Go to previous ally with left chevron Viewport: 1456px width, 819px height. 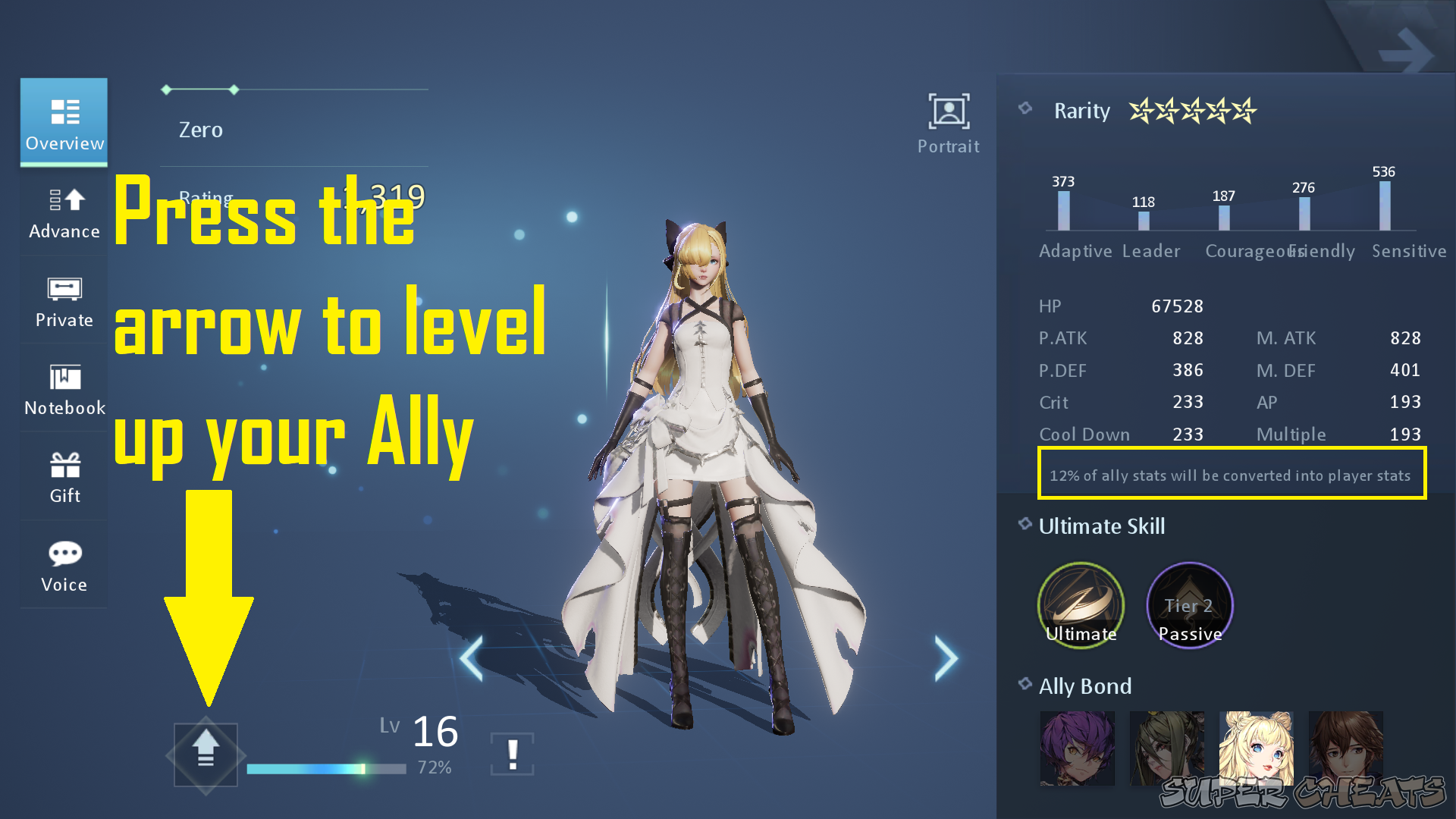pyautogui.click(x=472, y=658)
